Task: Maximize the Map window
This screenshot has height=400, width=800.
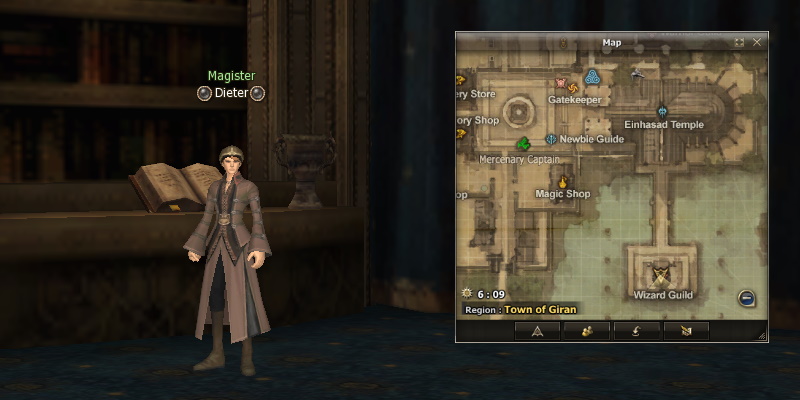Action: [x=739, y=42]
